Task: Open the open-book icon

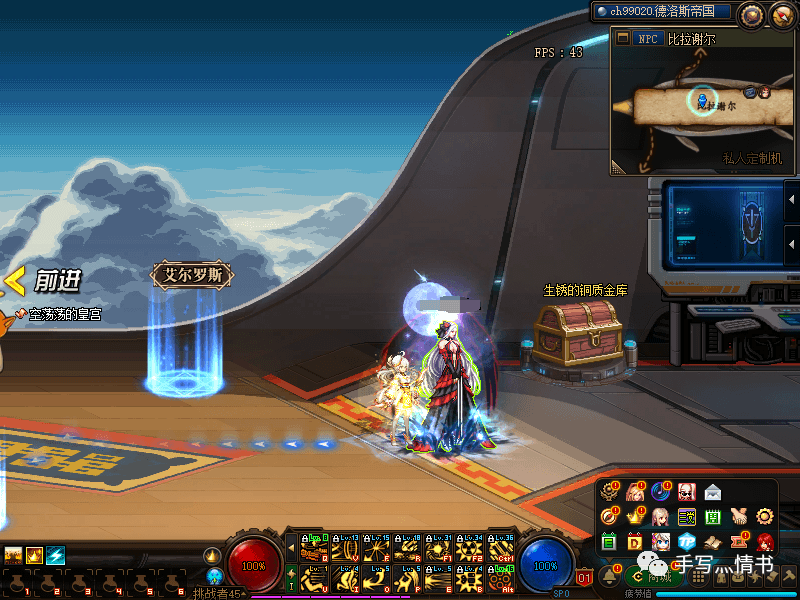Action: [713, 542]
